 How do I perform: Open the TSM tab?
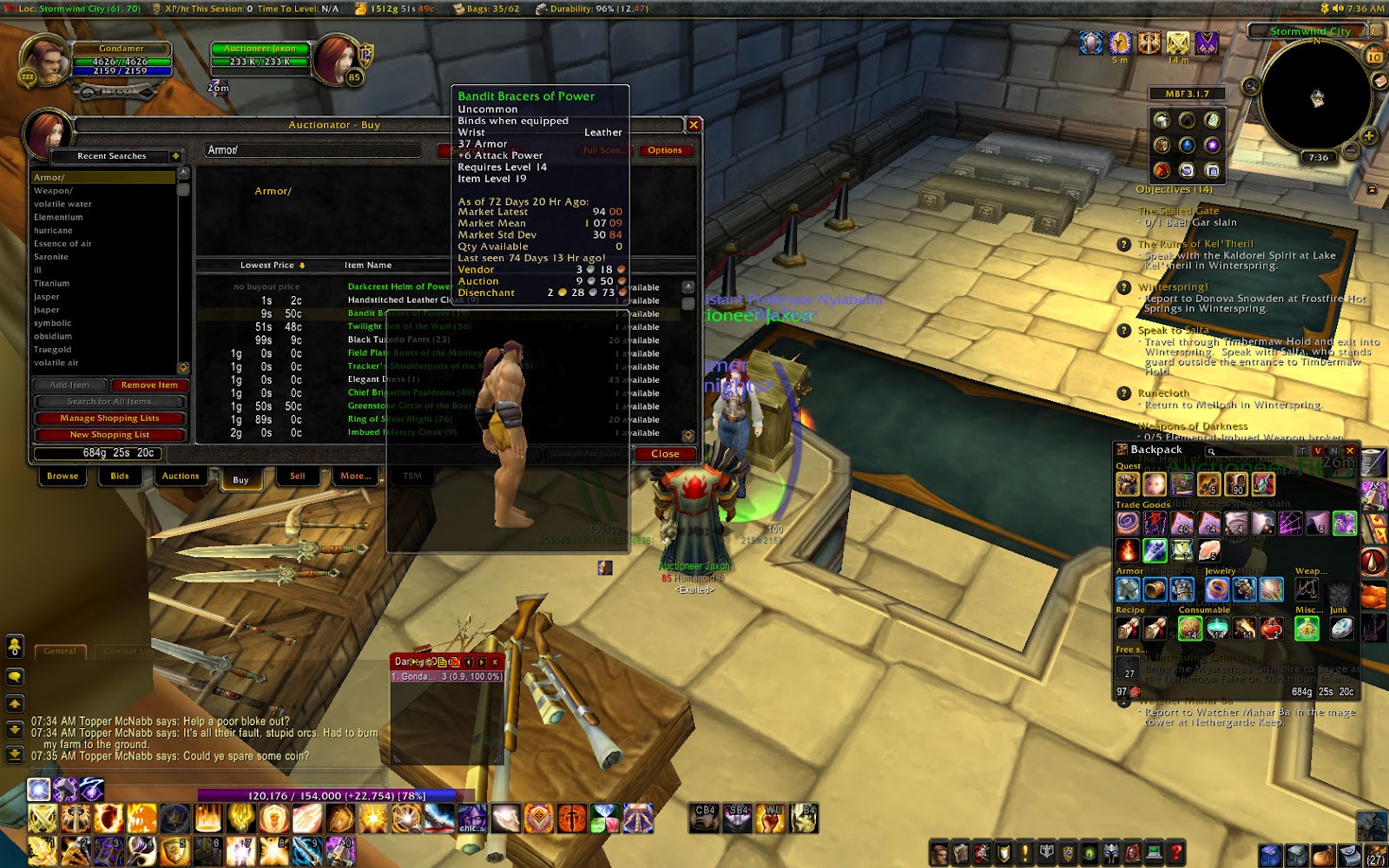411,476
